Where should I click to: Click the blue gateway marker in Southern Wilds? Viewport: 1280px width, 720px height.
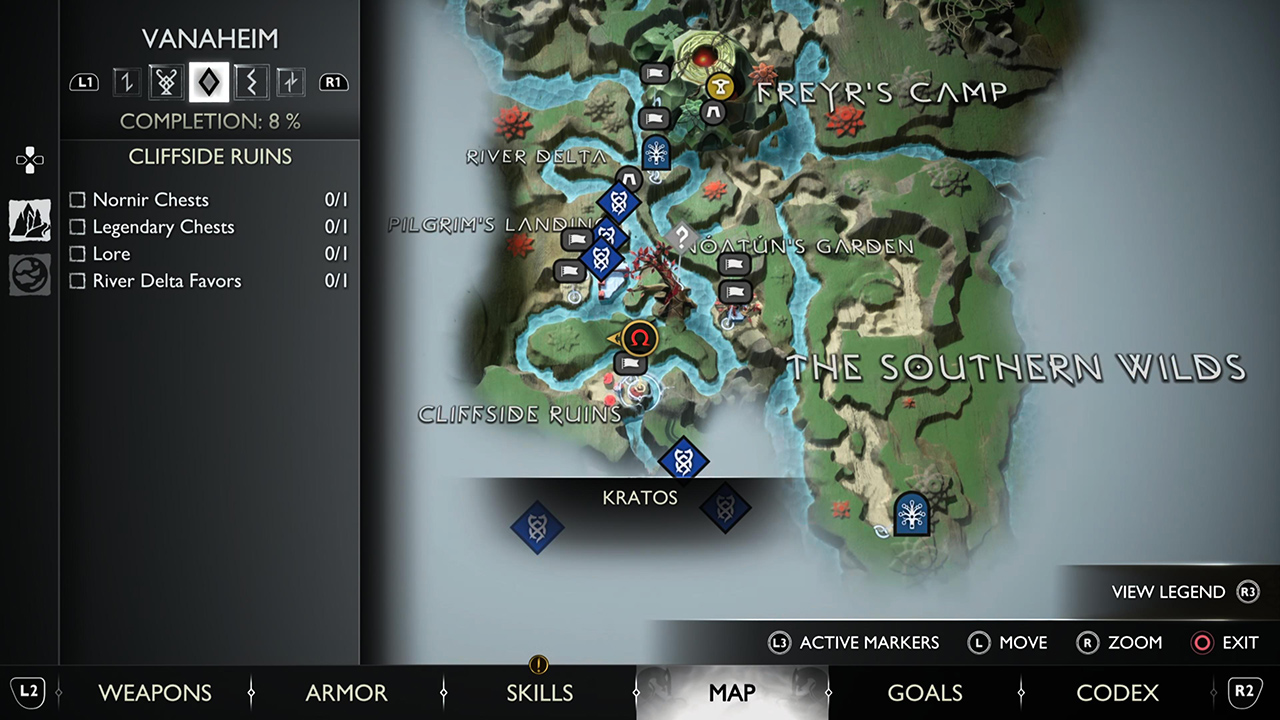911,514
